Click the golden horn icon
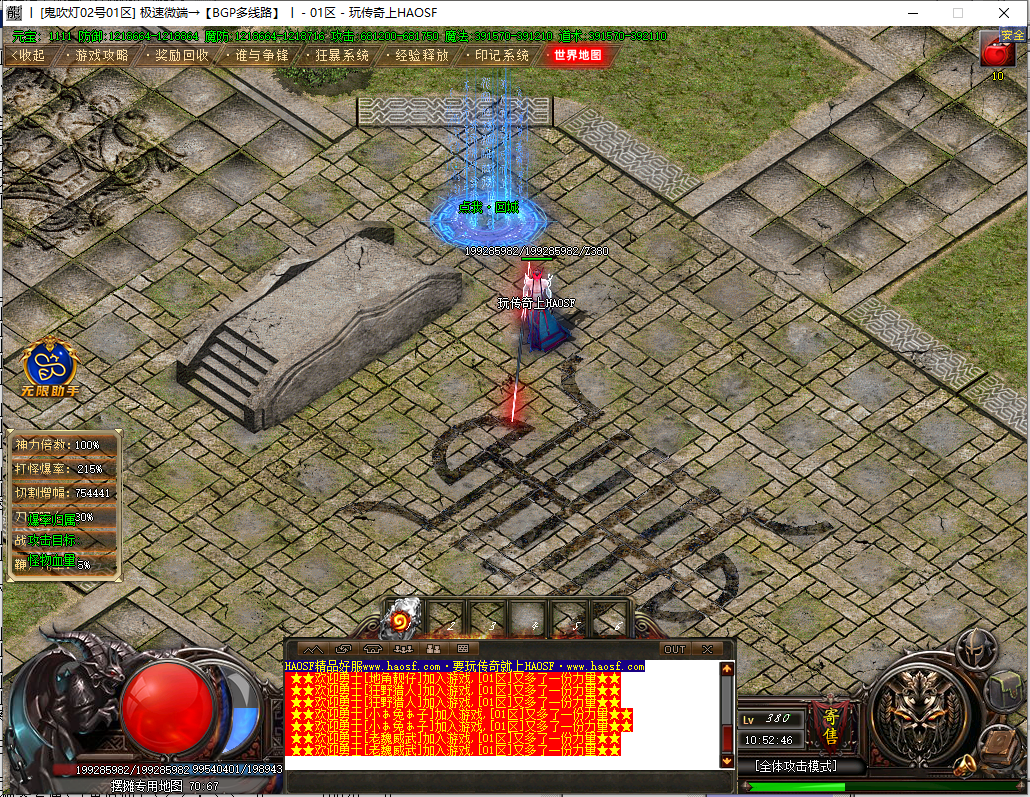 (x=965, y=767)
